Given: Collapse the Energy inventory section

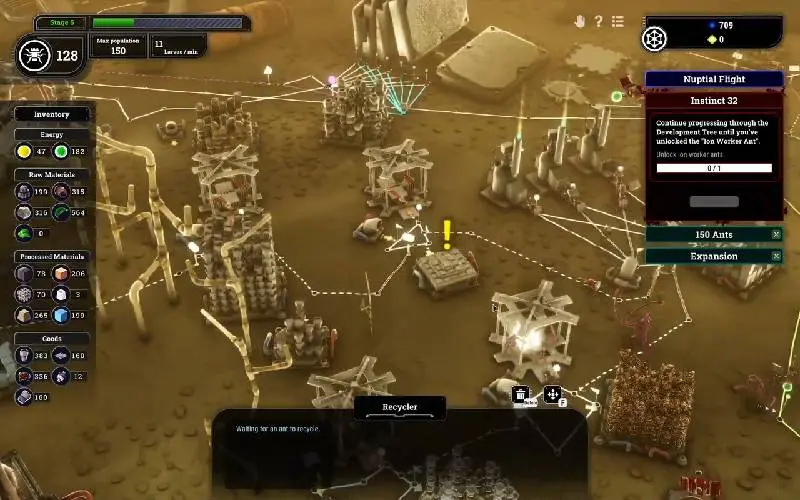Looking at the screenshot, I should pyautogui.click(x=52, y=134).
